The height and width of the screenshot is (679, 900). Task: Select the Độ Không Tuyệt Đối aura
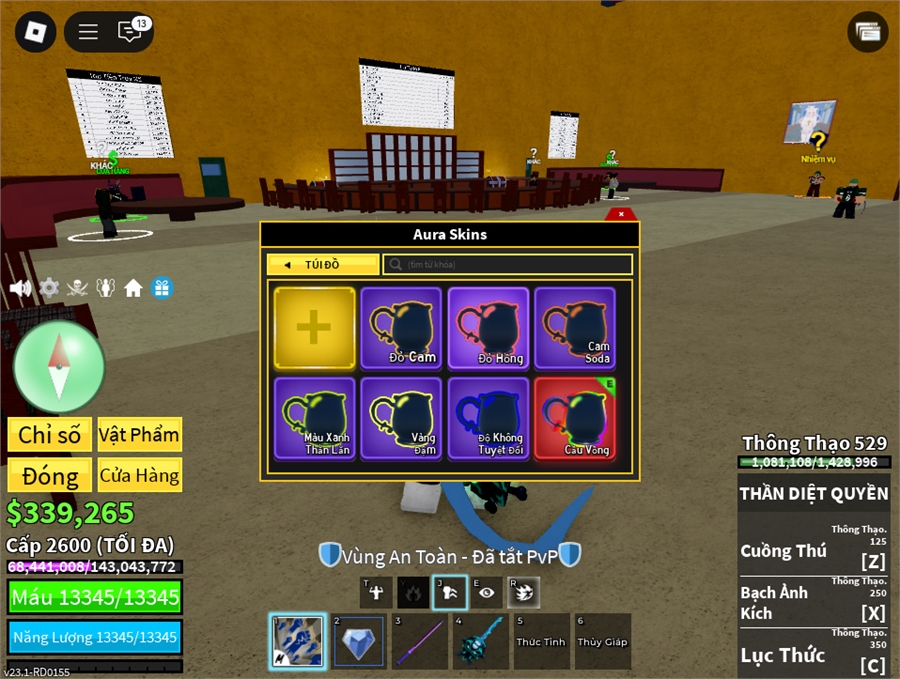[488, 417]
